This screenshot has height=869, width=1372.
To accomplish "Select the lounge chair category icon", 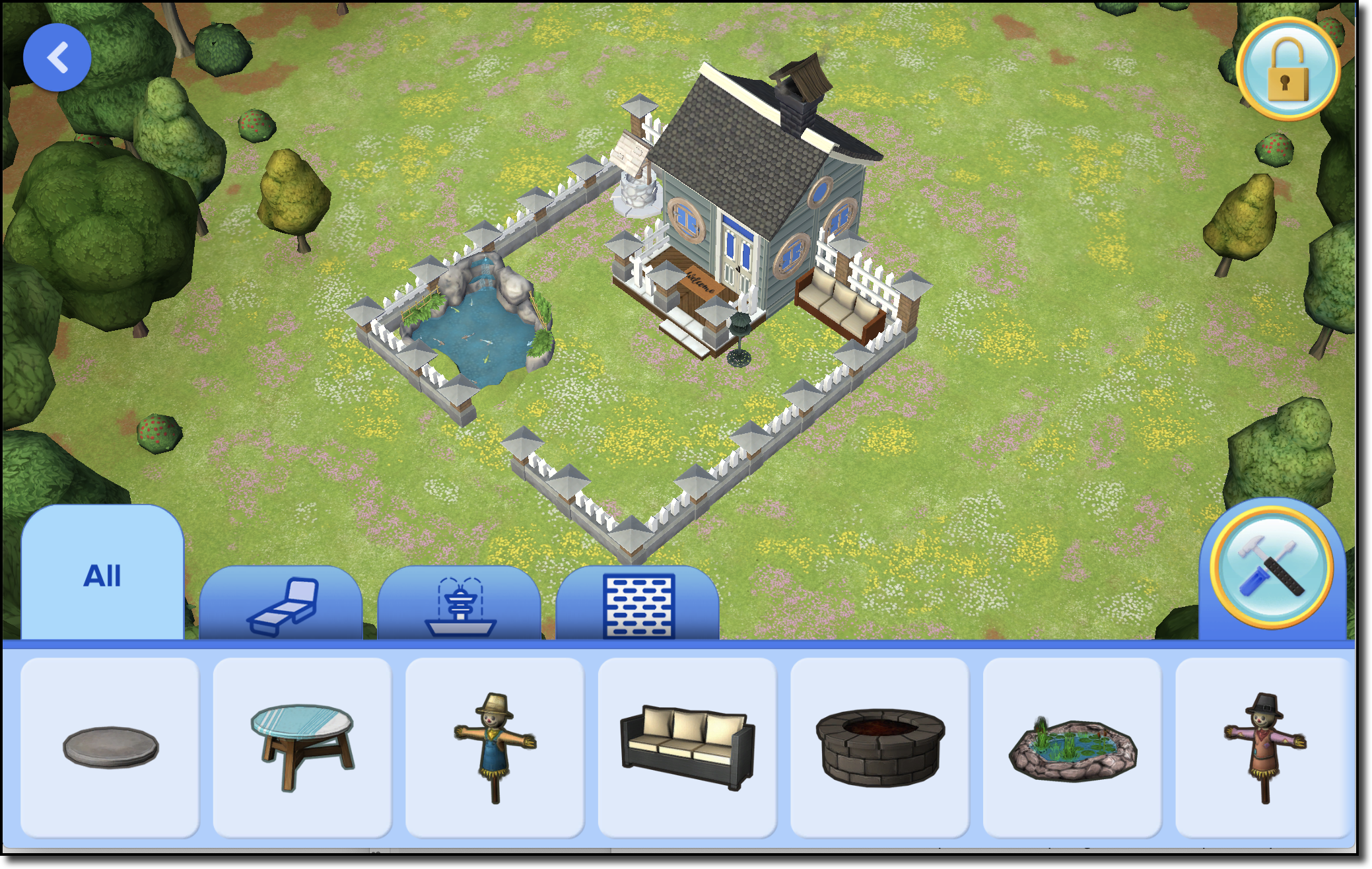I will tap(283, 604).
